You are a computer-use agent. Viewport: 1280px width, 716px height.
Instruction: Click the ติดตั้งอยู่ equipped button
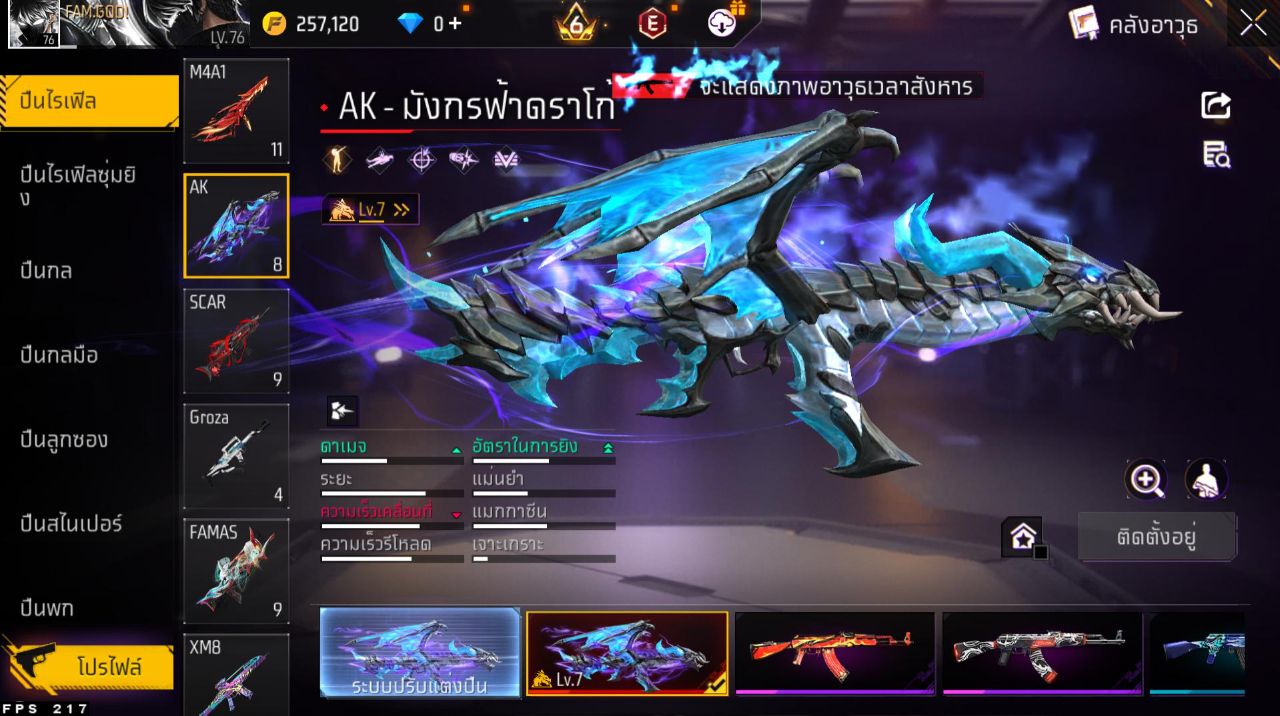pos(1157,537)
